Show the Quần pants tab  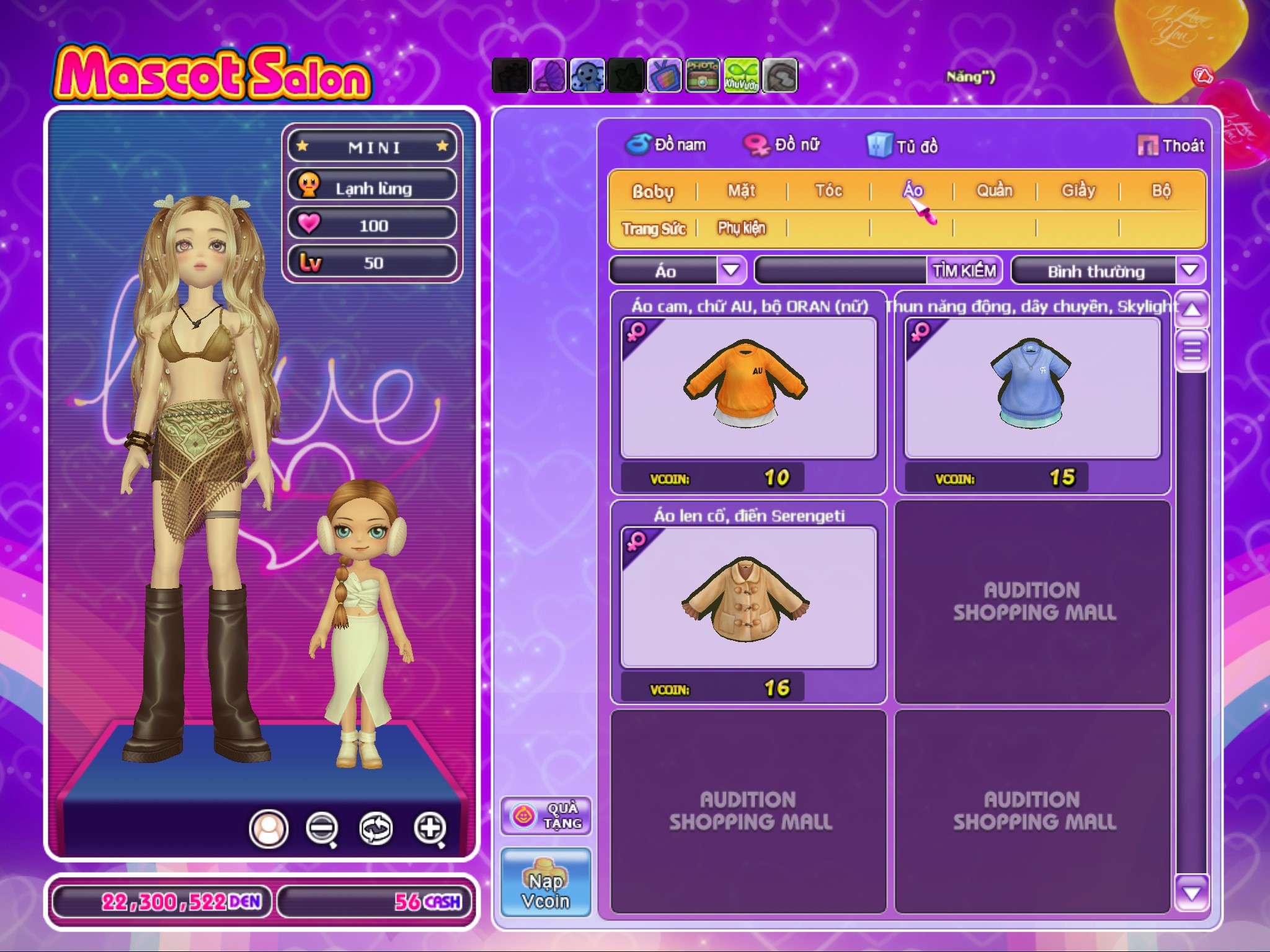[x=994, y=190]
